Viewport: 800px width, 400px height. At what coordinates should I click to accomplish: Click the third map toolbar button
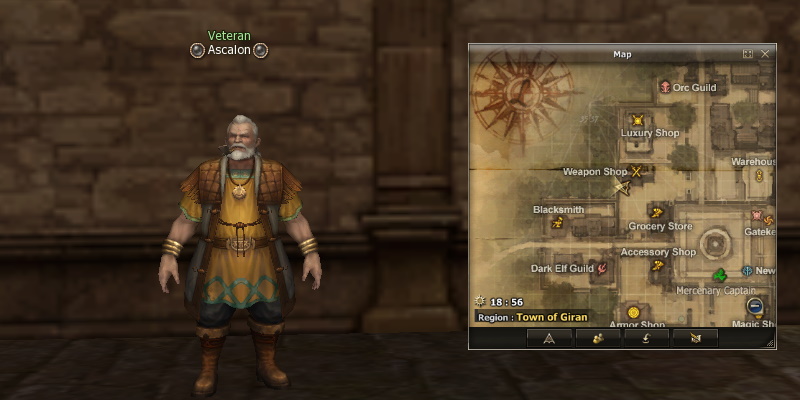(x=647, y=338)
